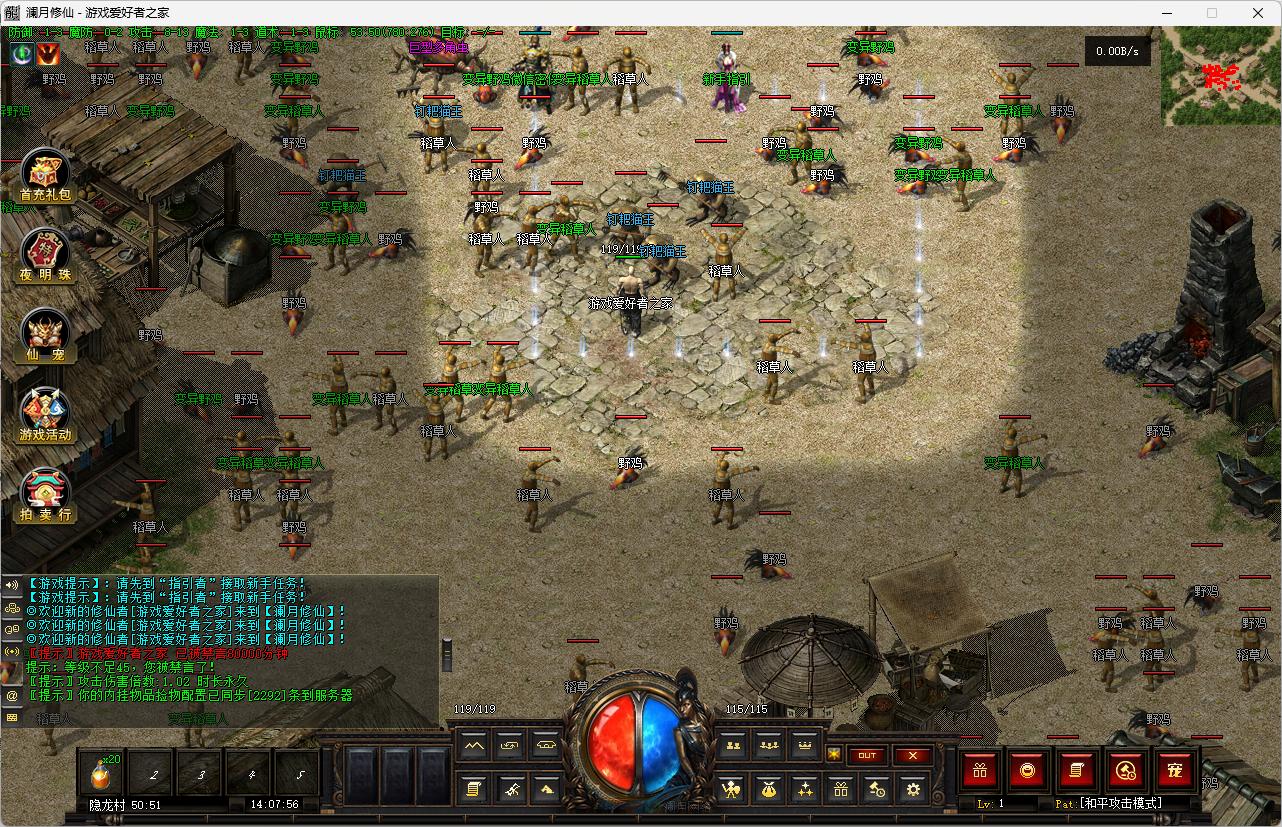Click the red X button beside OUT
Screen dimensions: 1282x827
tap(912, 756)
